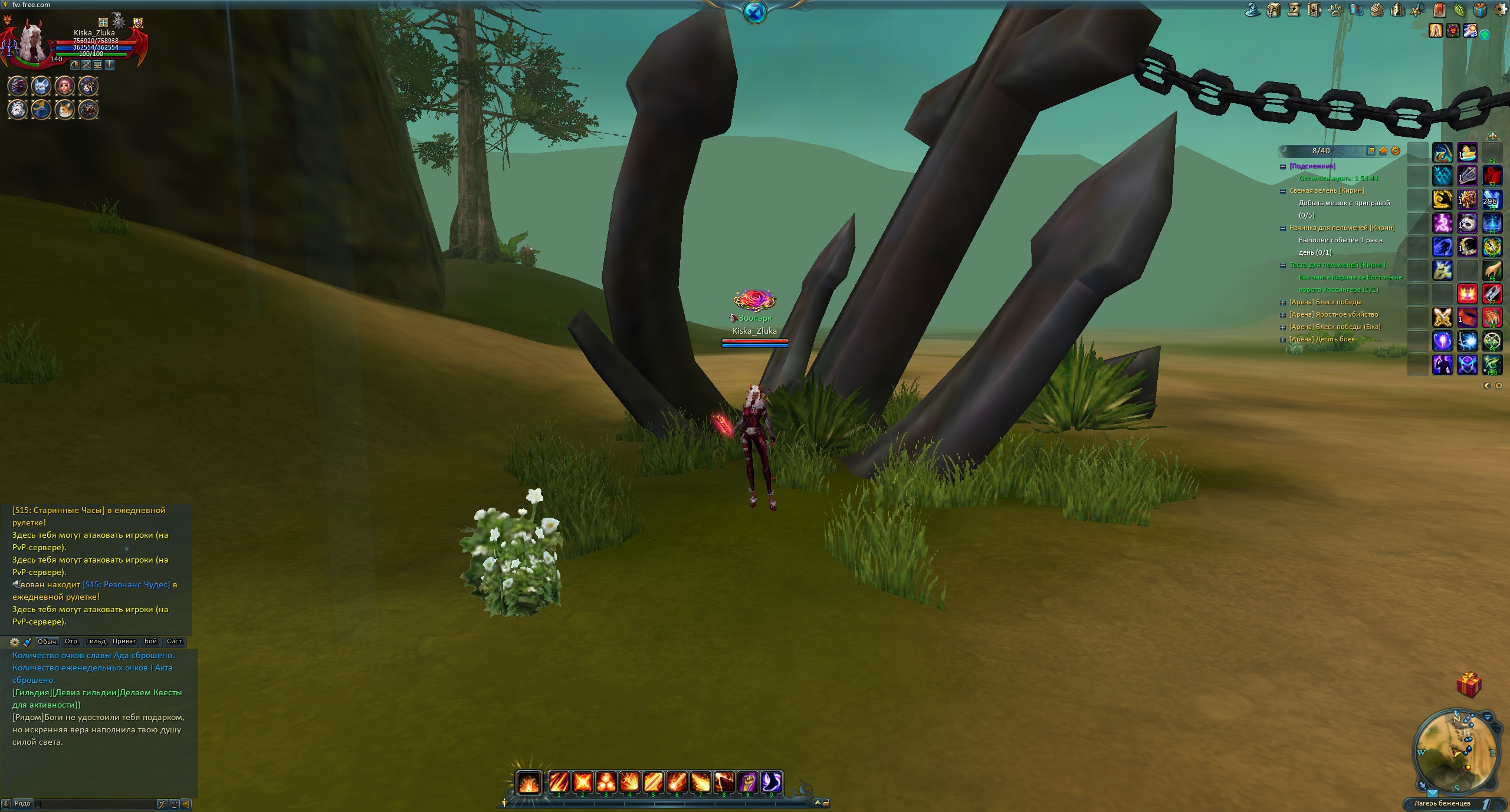Use the triple fireball skill in slot 3

point(606,783)
